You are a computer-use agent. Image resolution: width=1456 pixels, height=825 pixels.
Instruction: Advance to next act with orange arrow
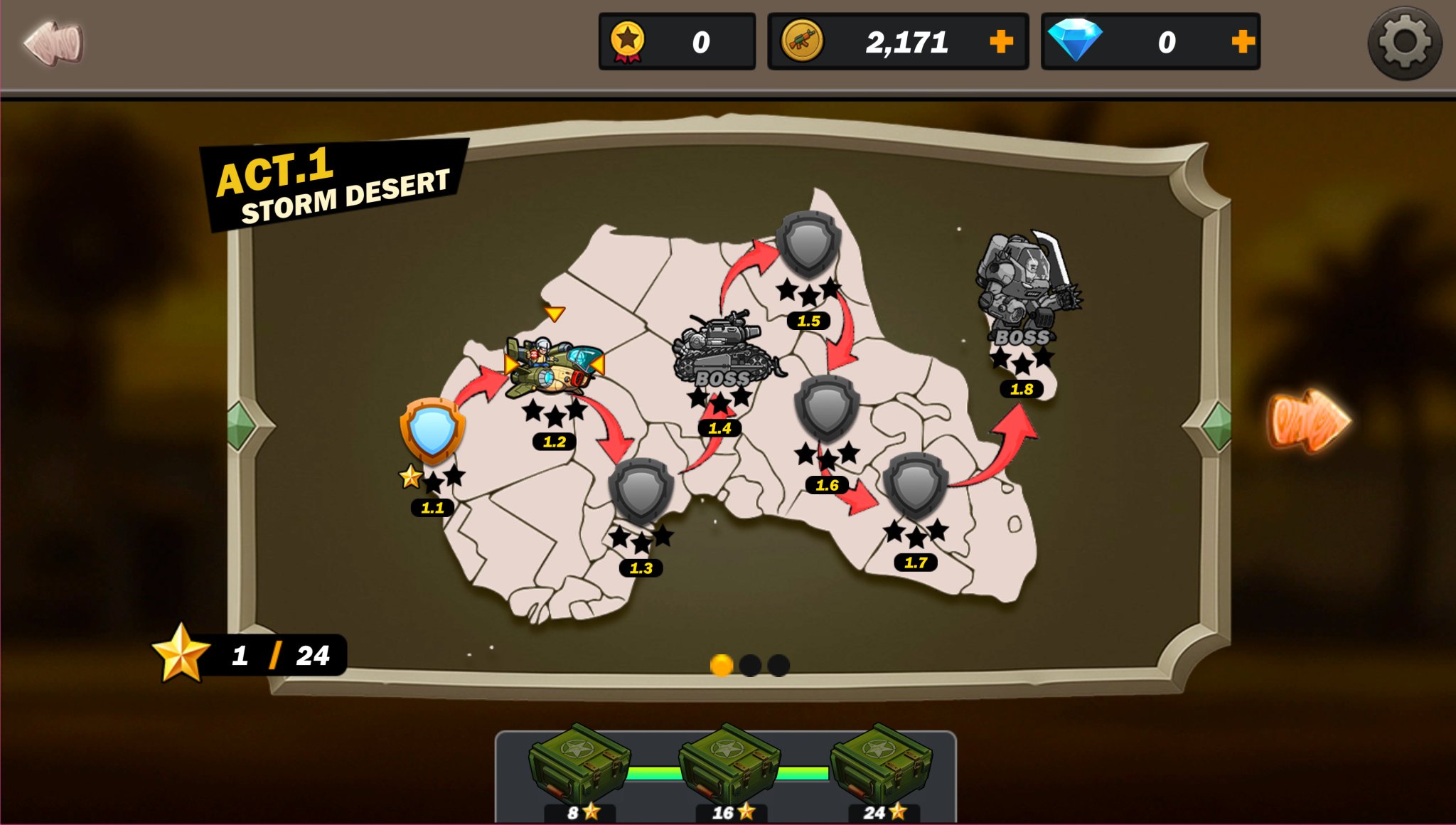pos(1310,421)
